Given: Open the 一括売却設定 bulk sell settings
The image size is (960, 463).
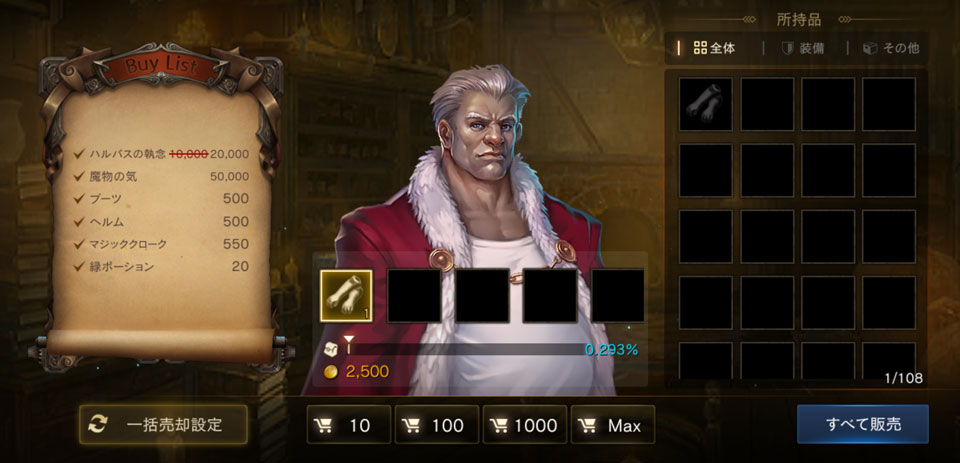Looking at the screenshot, I should click(x=163, y=424).
